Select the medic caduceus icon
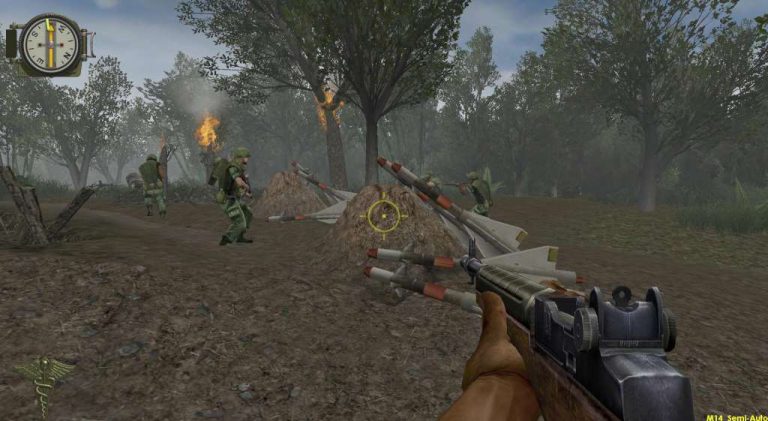Viewport: 768px width, 421px height. coord(43,381)
